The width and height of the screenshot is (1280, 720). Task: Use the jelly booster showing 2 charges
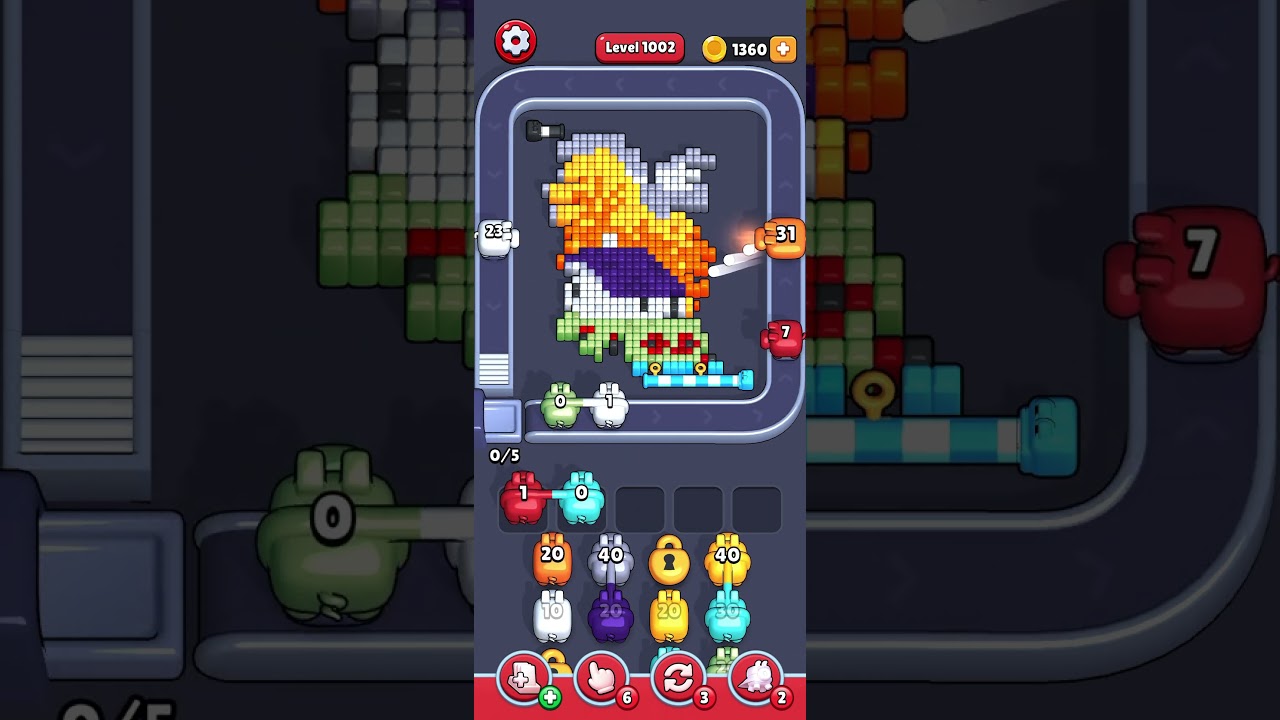coord(756,677)
